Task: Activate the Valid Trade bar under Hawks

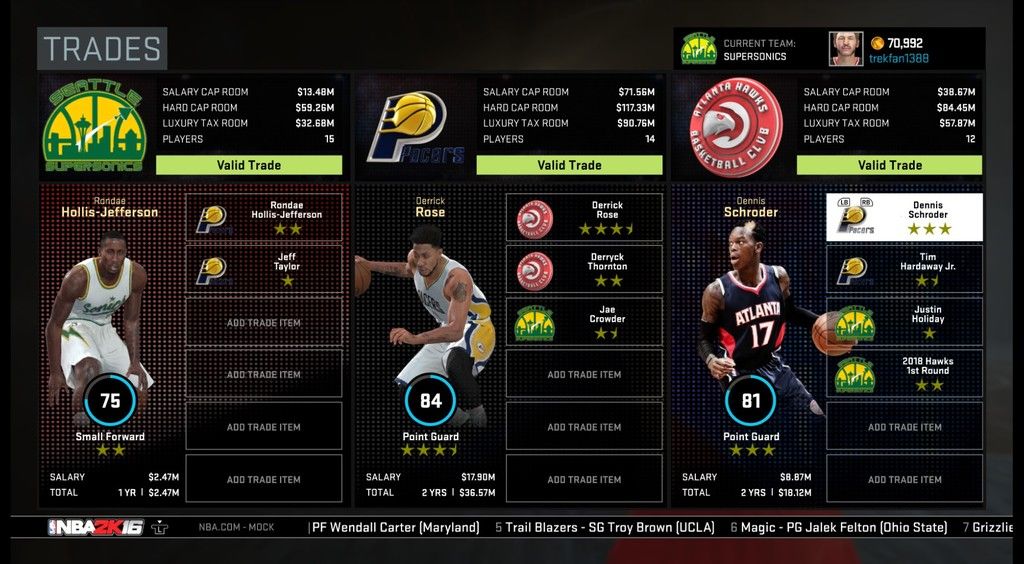Action: pyautogui.click(x=890, y=165)
